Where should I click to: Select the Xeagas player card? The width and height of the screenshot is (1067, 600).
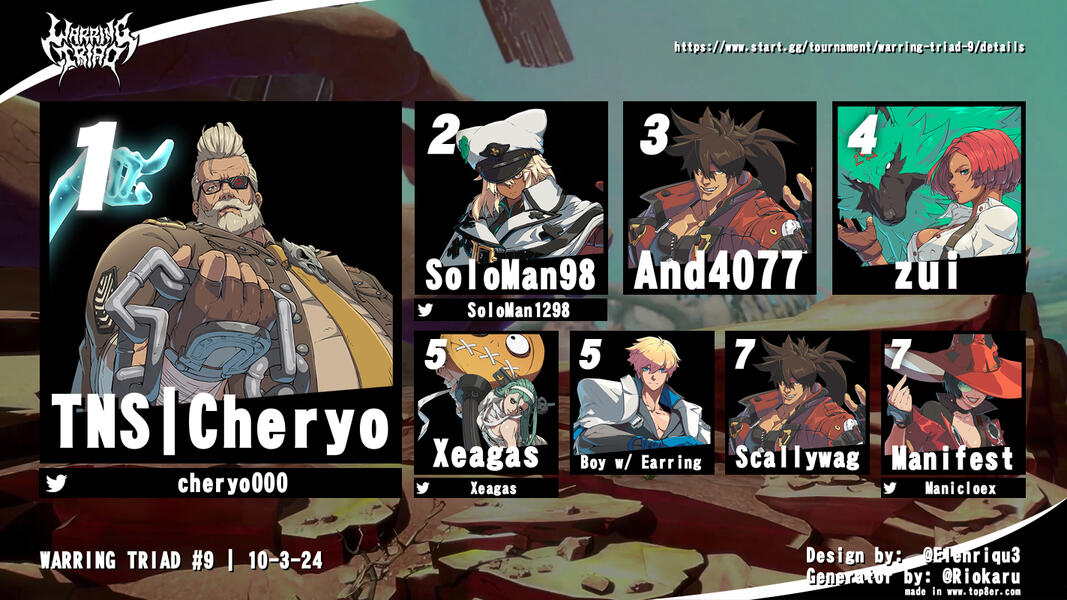(x=486, y=403)
